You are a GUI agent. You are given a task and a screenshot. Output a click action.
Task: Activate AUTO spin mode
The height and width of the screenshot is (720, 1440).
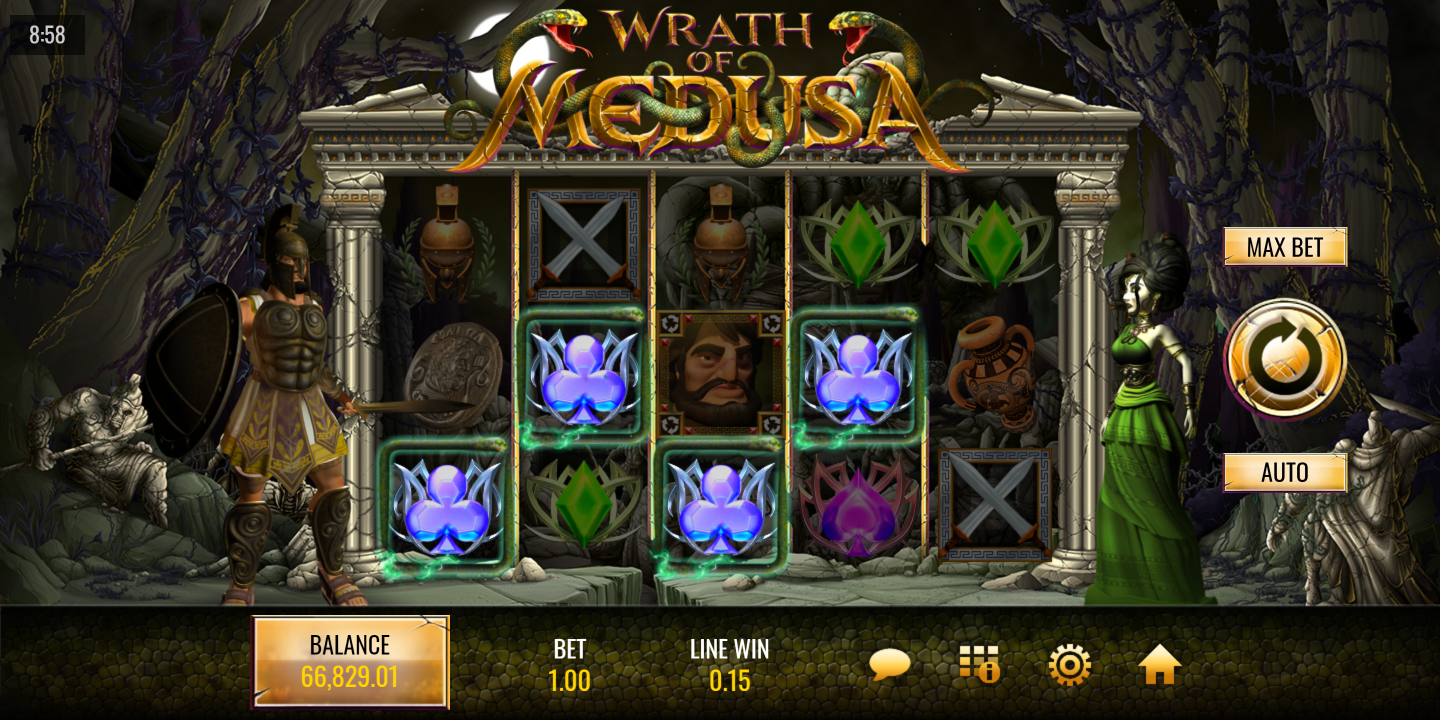tap(1285, 472)
